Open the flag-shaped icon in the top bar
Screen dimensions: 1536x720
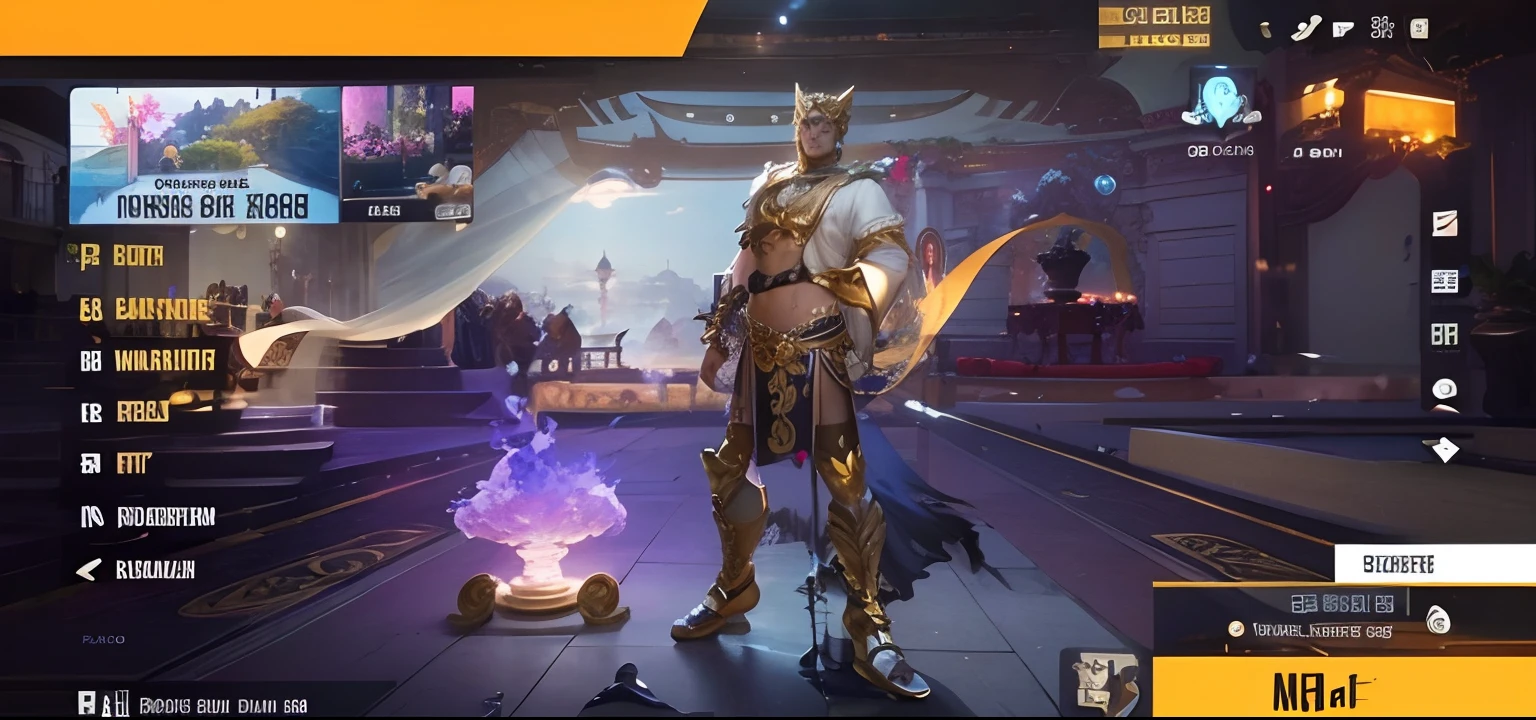point(1343,29)
